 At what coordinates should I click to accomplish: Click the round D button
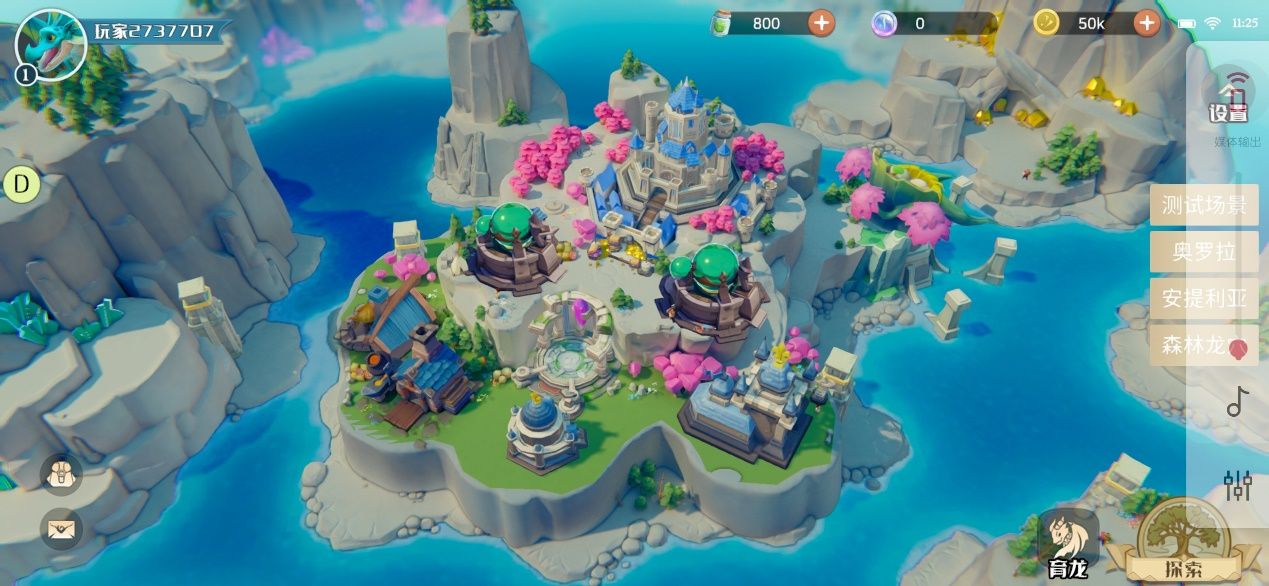click(x=22, y=185)
